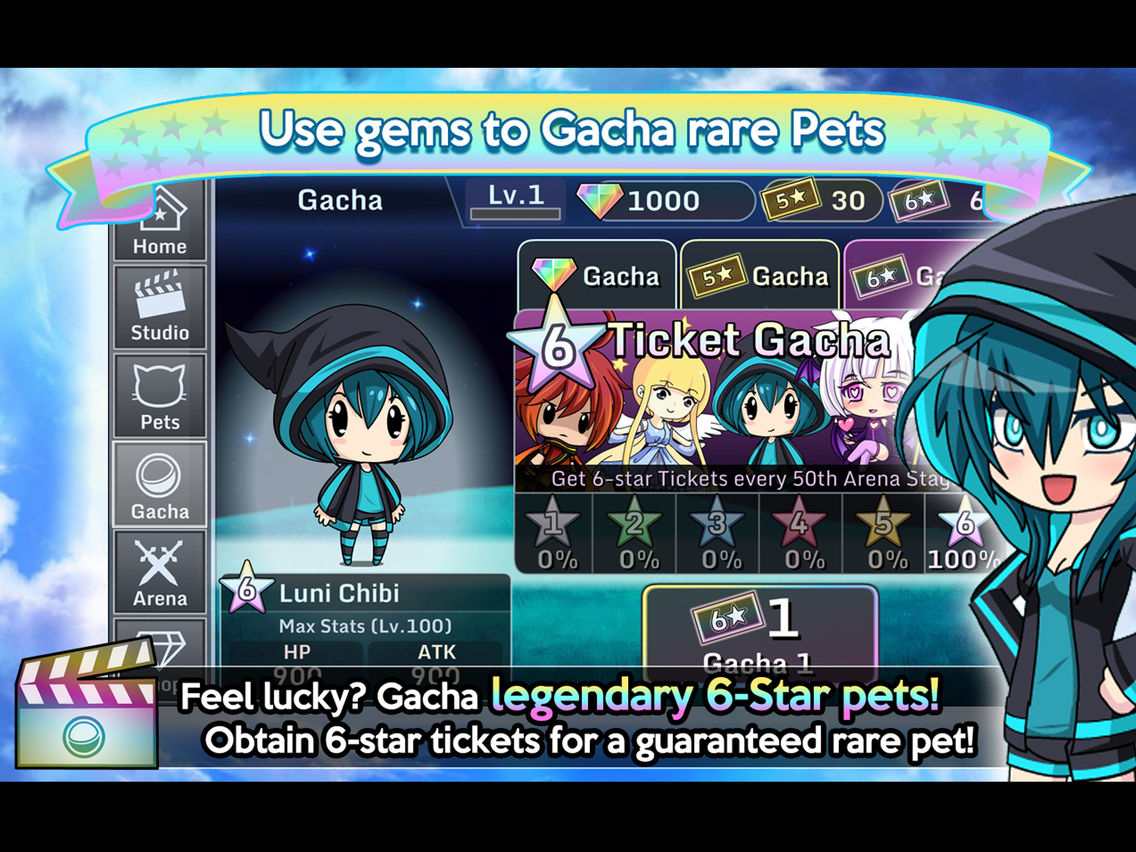Go to the Studio section
The width and height of the screenshot is (1136, 852).
pyautogui.click(x=160, y=307)
